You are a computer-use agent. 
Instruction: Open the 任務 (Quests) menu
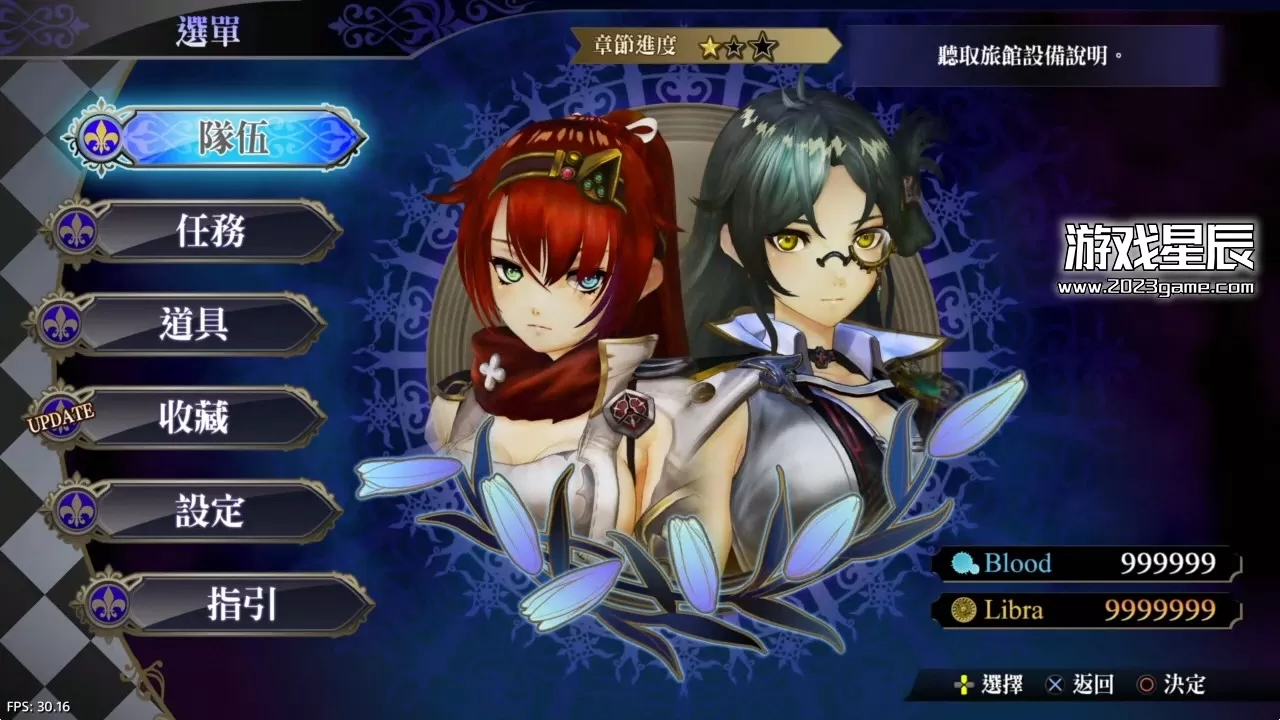[210, 231]
